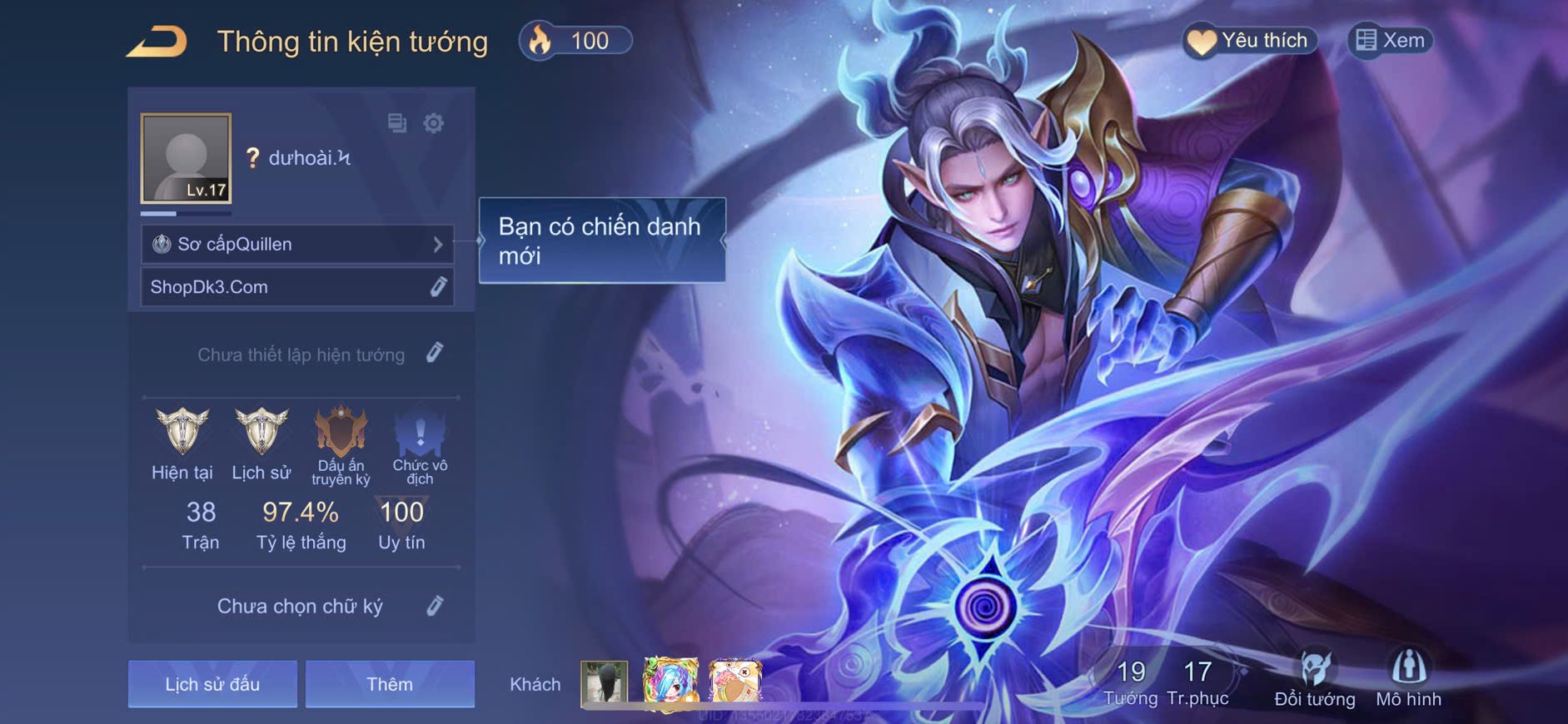The width and height of the screenshot is (1568, 724).
Task: Click the player avatar portrait Lv.17
Action: [x=186, y=158]
